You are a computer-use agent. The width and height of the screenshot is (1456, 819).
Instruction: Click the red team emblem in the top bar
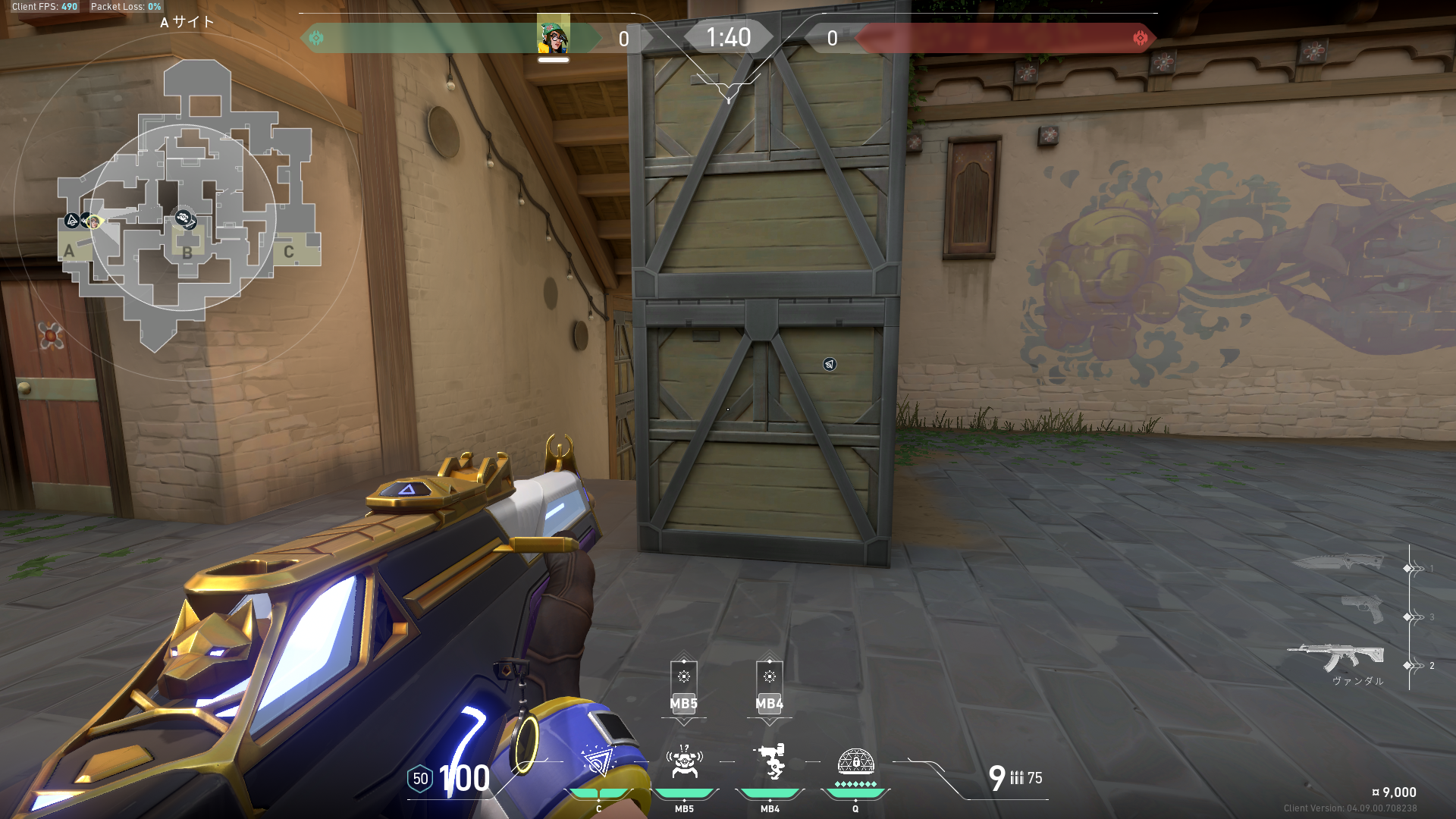click(1140, 38)
